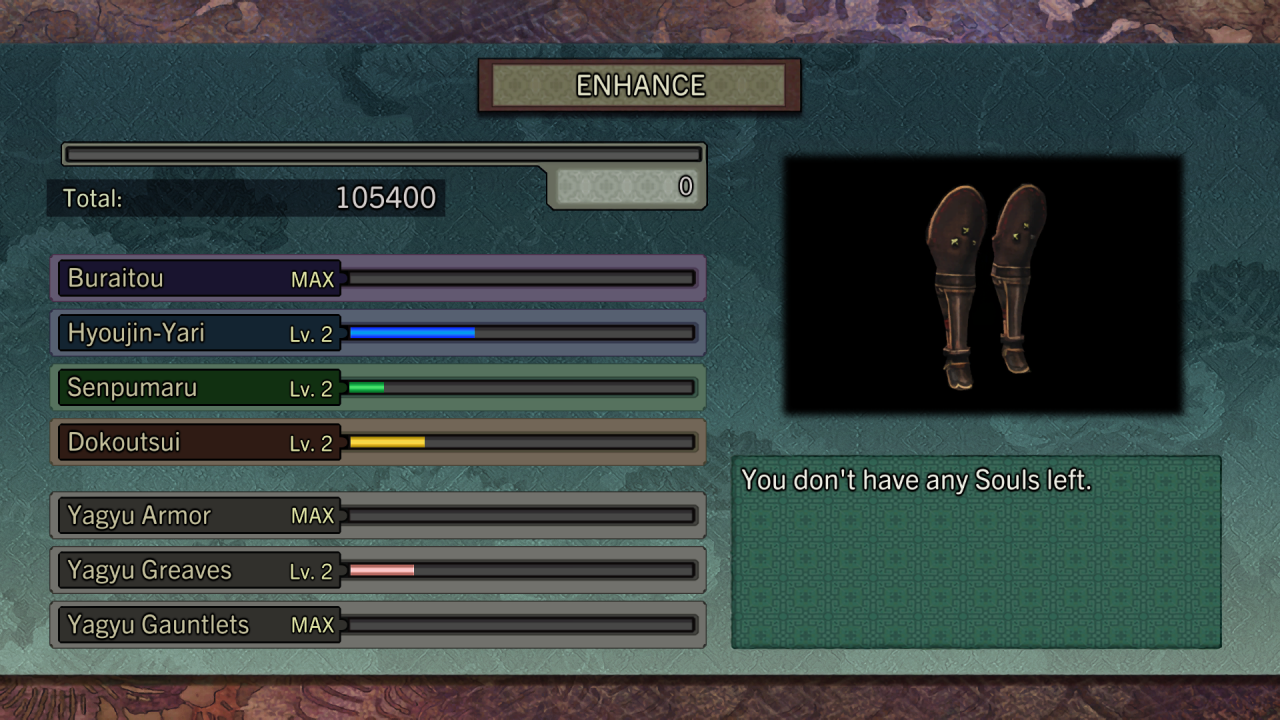Select the Yagyu Gauntlets entry
Viewport: 1280px width, 720px height.
click(x=378, y=625)
